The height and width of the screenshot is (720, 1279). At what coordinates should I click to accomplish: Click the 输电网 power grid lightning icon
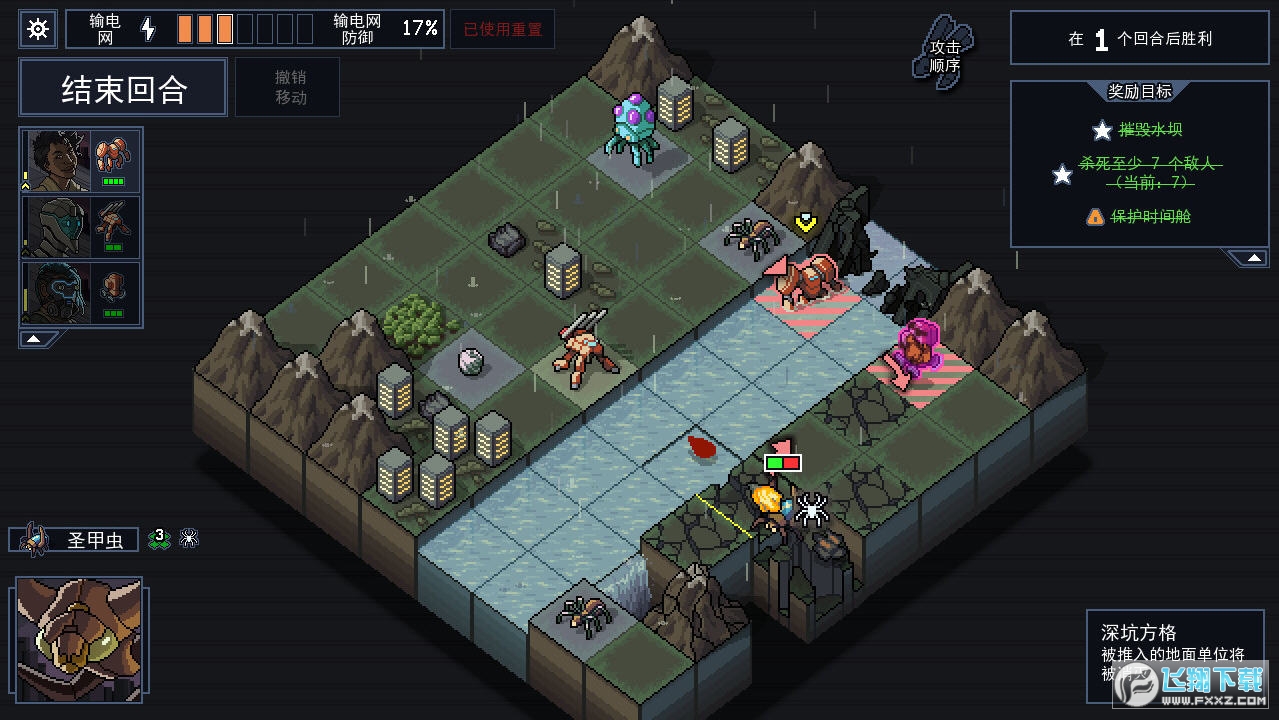click(x=148, y=29)
